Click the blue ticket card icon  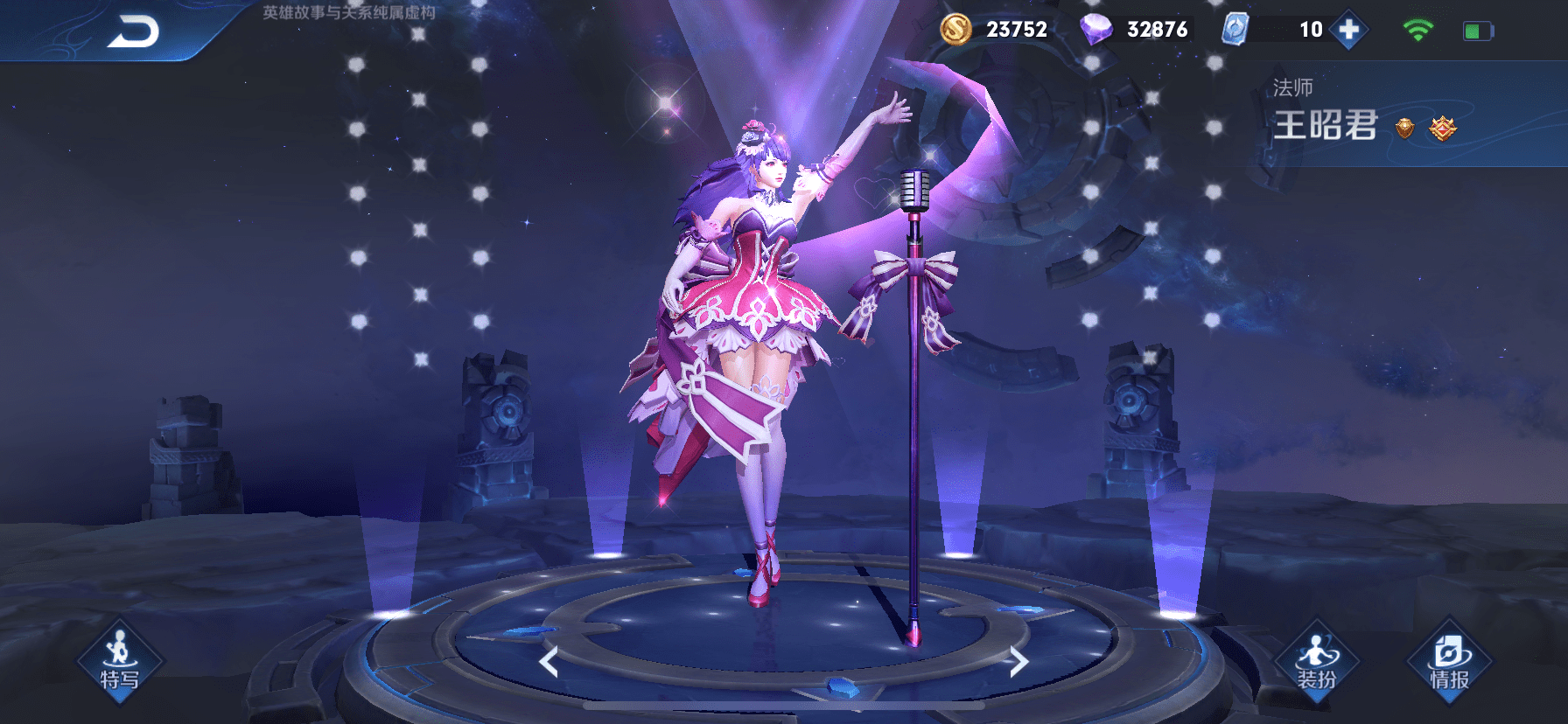pyautogui.click(x=1235, y=29)
